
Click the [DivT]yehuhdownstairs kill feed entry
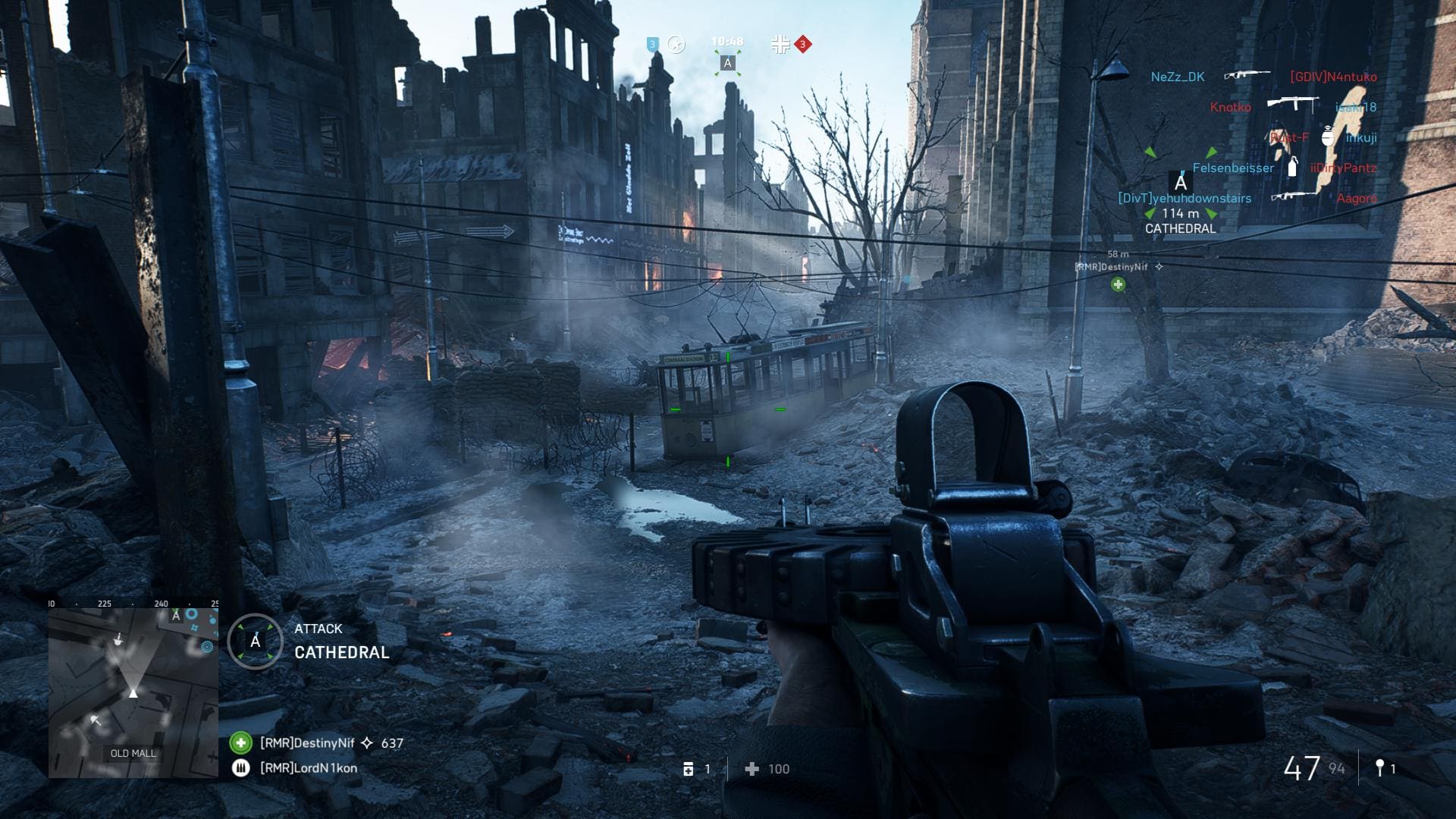(x=1185, y=198)
